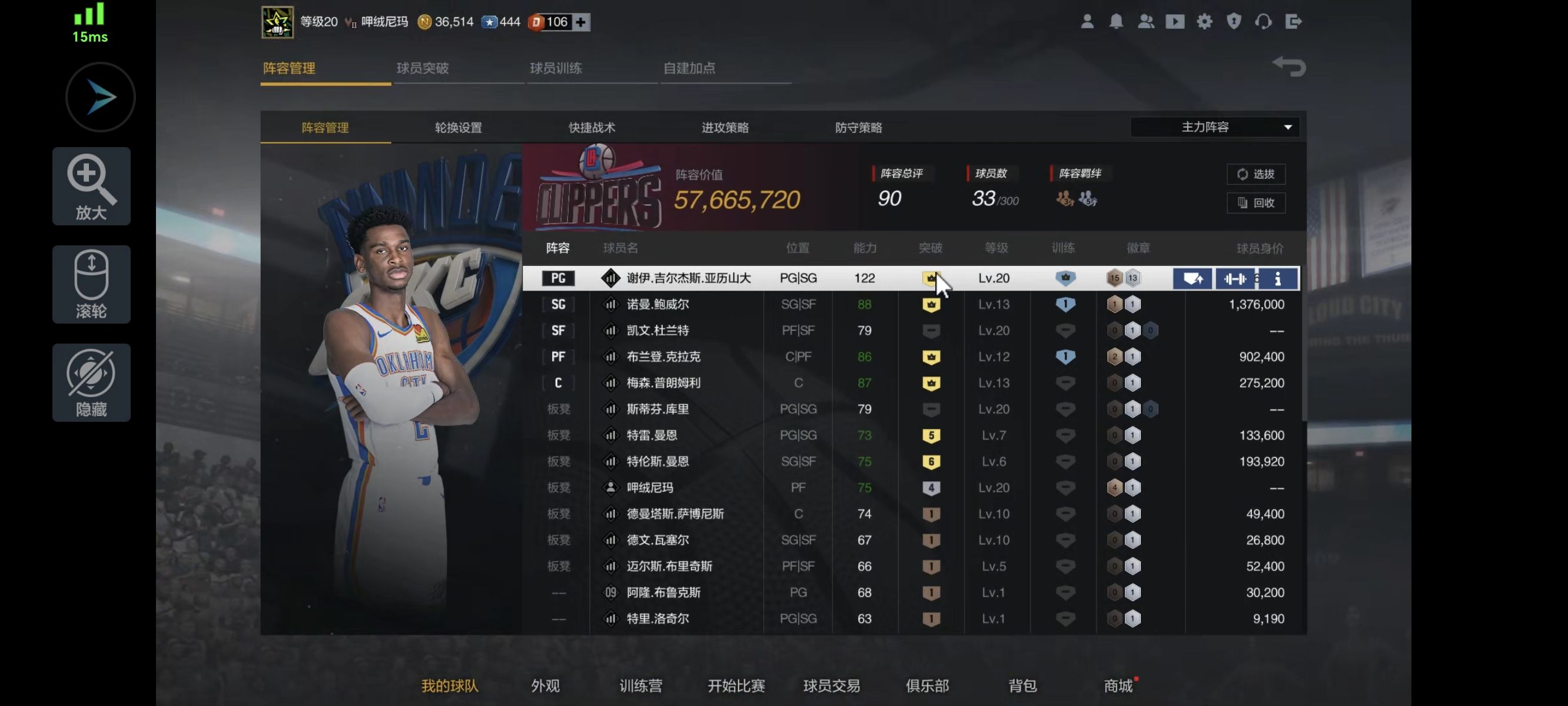Click the 回收 recycle button
Viewport: 1568px width, 706px height.
click(1257, 204)
